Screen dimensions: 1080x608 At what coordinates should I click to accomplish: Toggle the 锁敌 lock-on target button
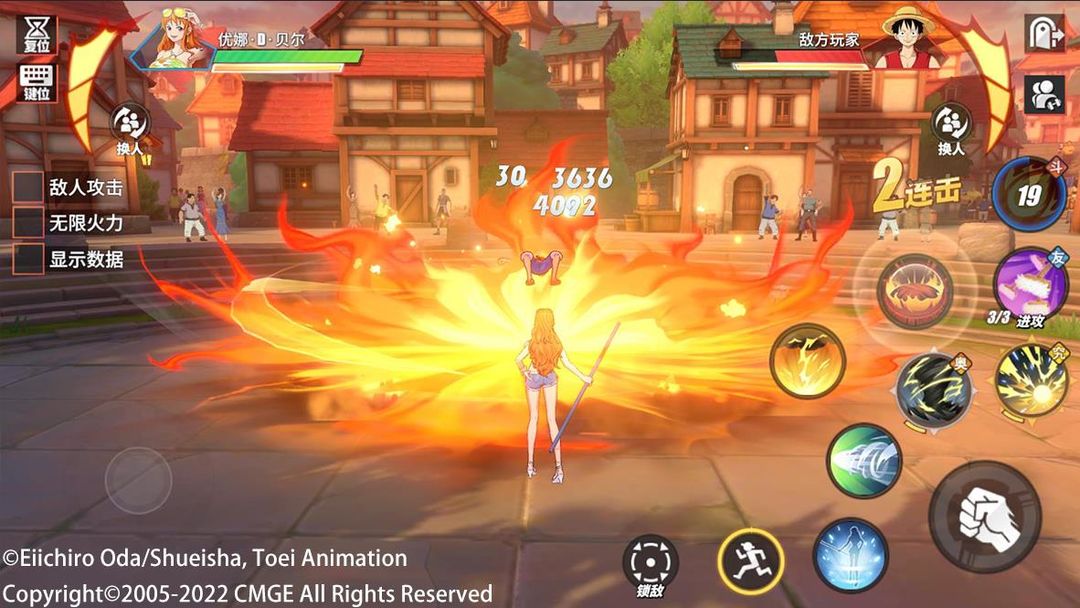650,563
